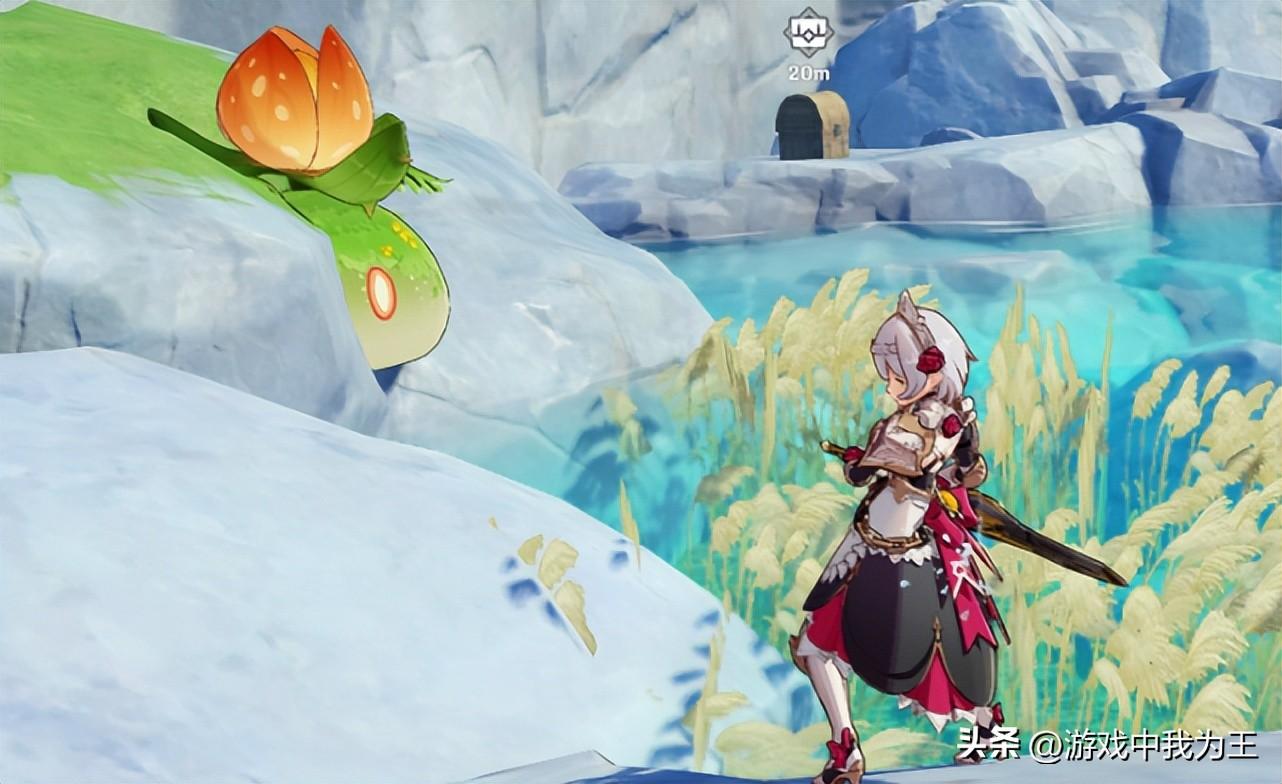Click the tracked objective marker icon above 20m
This screenshot has width=1282, height=784.
pos(808,29)
